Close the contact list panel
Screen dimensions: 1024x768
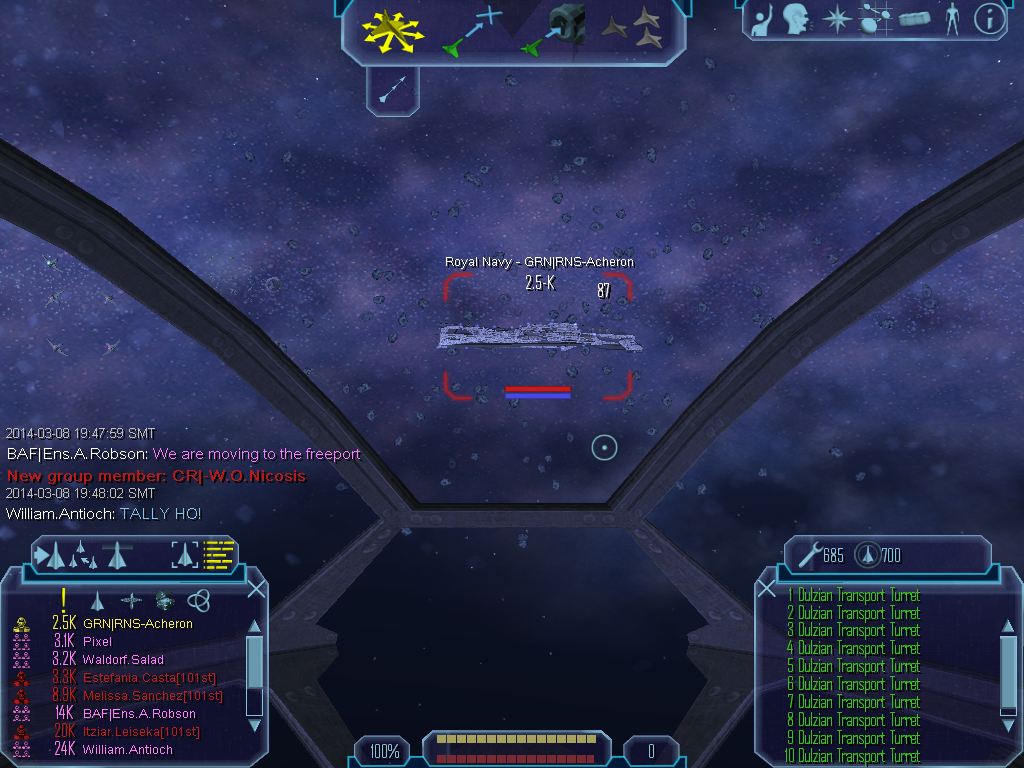[256, 589]
